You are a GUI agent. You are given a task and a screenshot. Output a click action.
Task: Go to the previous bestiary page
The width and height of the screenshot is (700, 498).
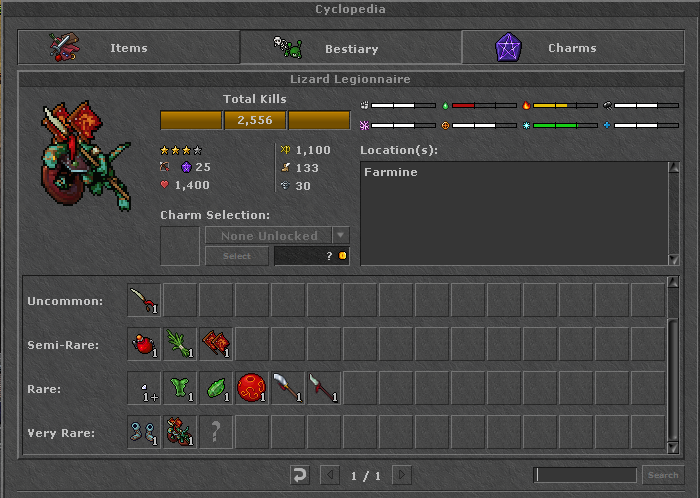(x=329, y=475)
